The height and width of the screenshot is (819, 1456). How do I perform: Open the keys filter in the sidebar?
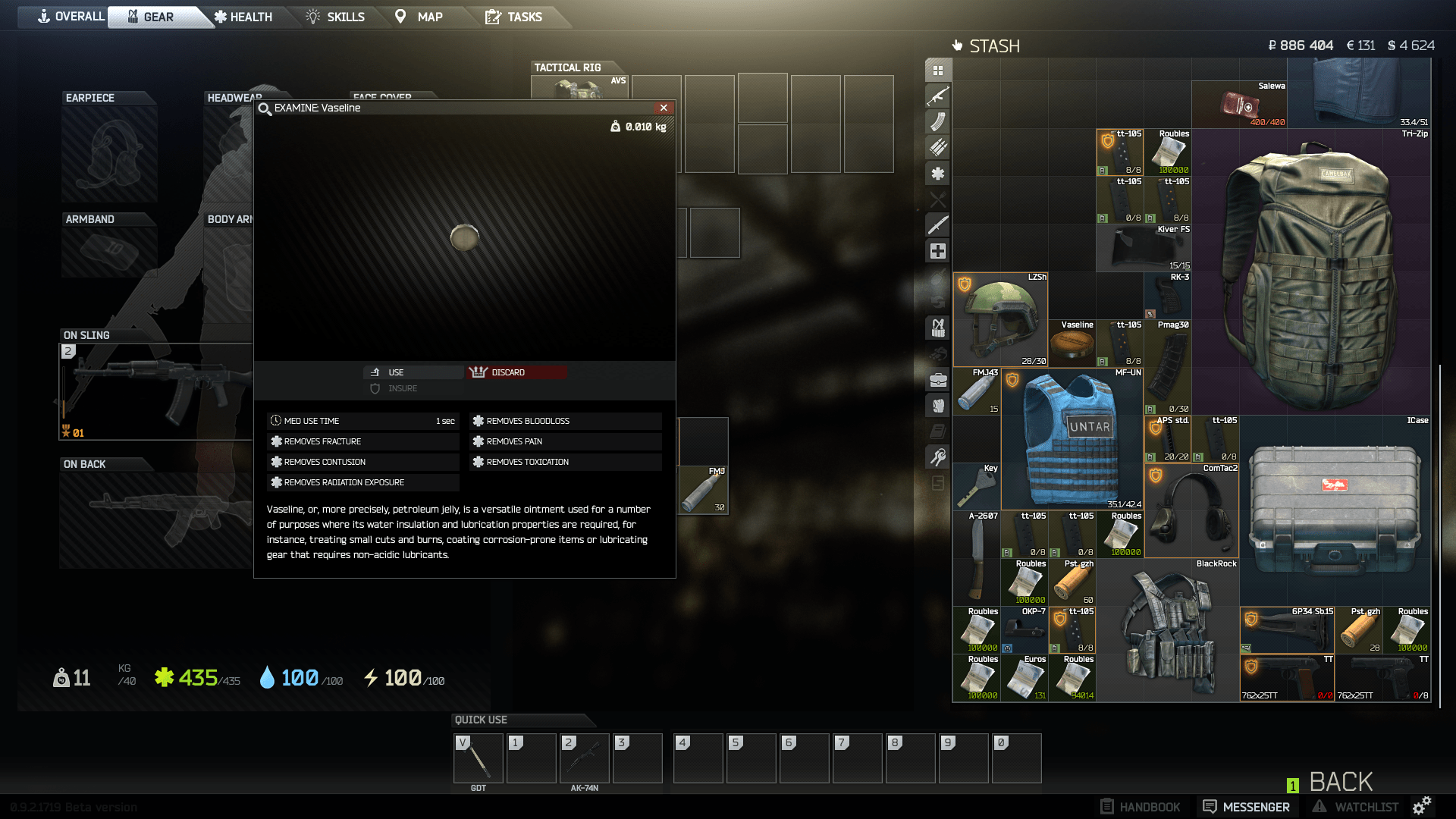pyautogui.click(x=938, y=457)
